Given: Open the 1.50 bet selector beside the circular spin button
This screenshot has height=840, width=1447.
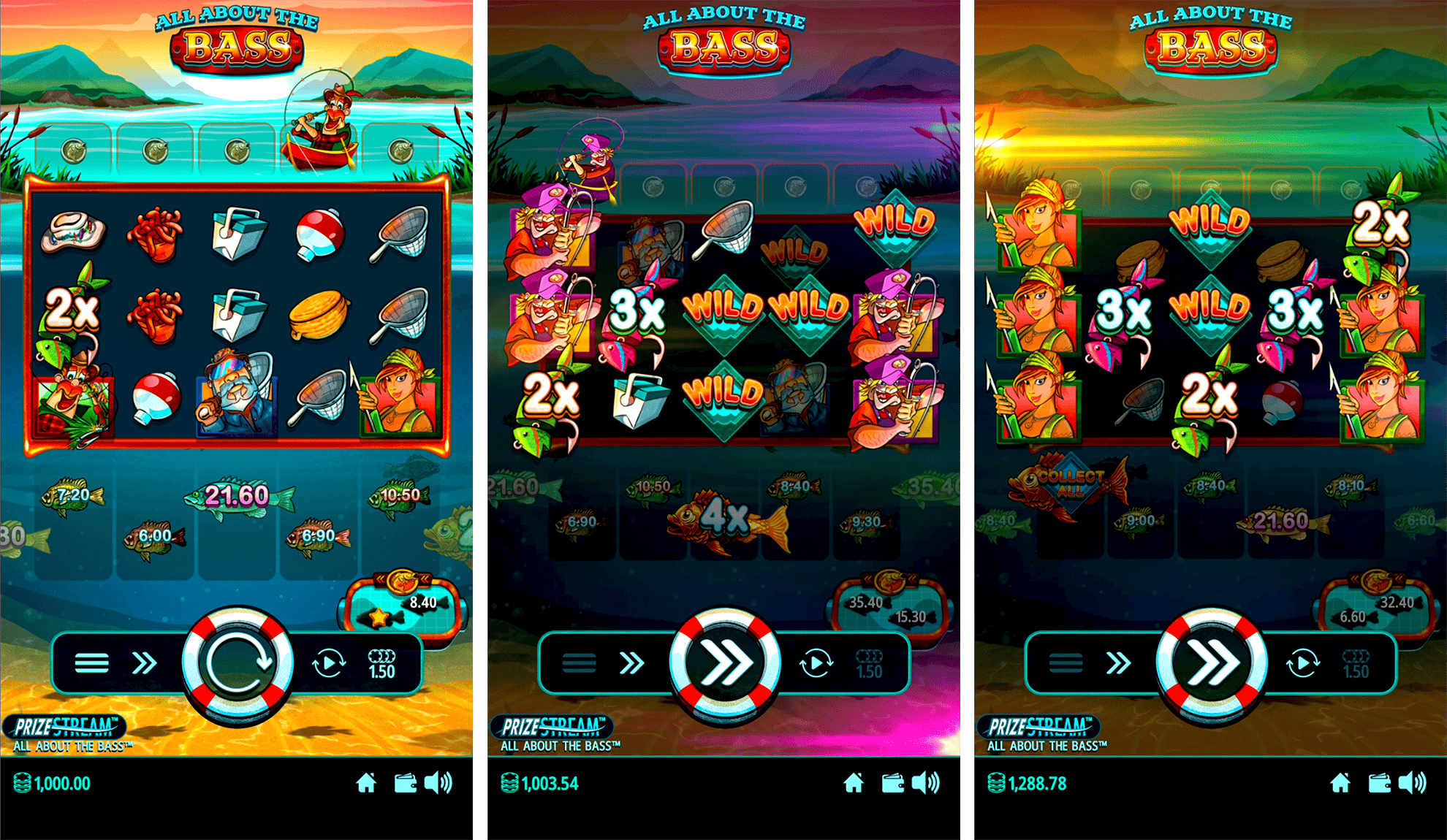Looking at the screenshot, I should pos(381,663).
